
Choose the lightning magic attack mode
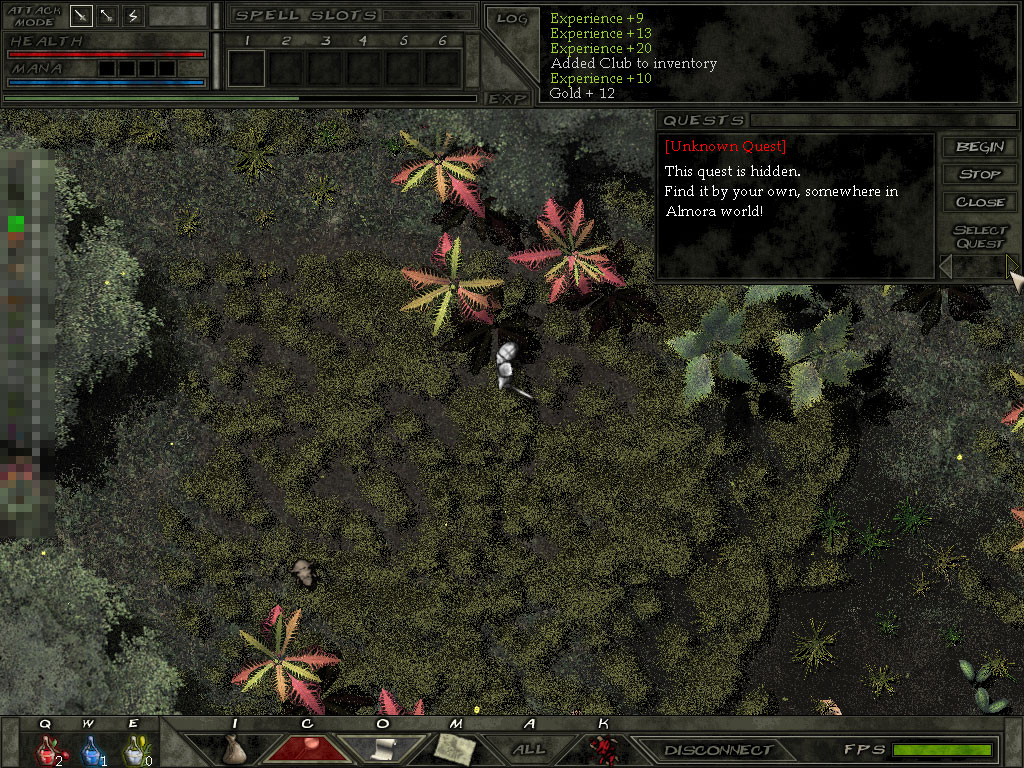pyautogui.click(x=133, y=16)
